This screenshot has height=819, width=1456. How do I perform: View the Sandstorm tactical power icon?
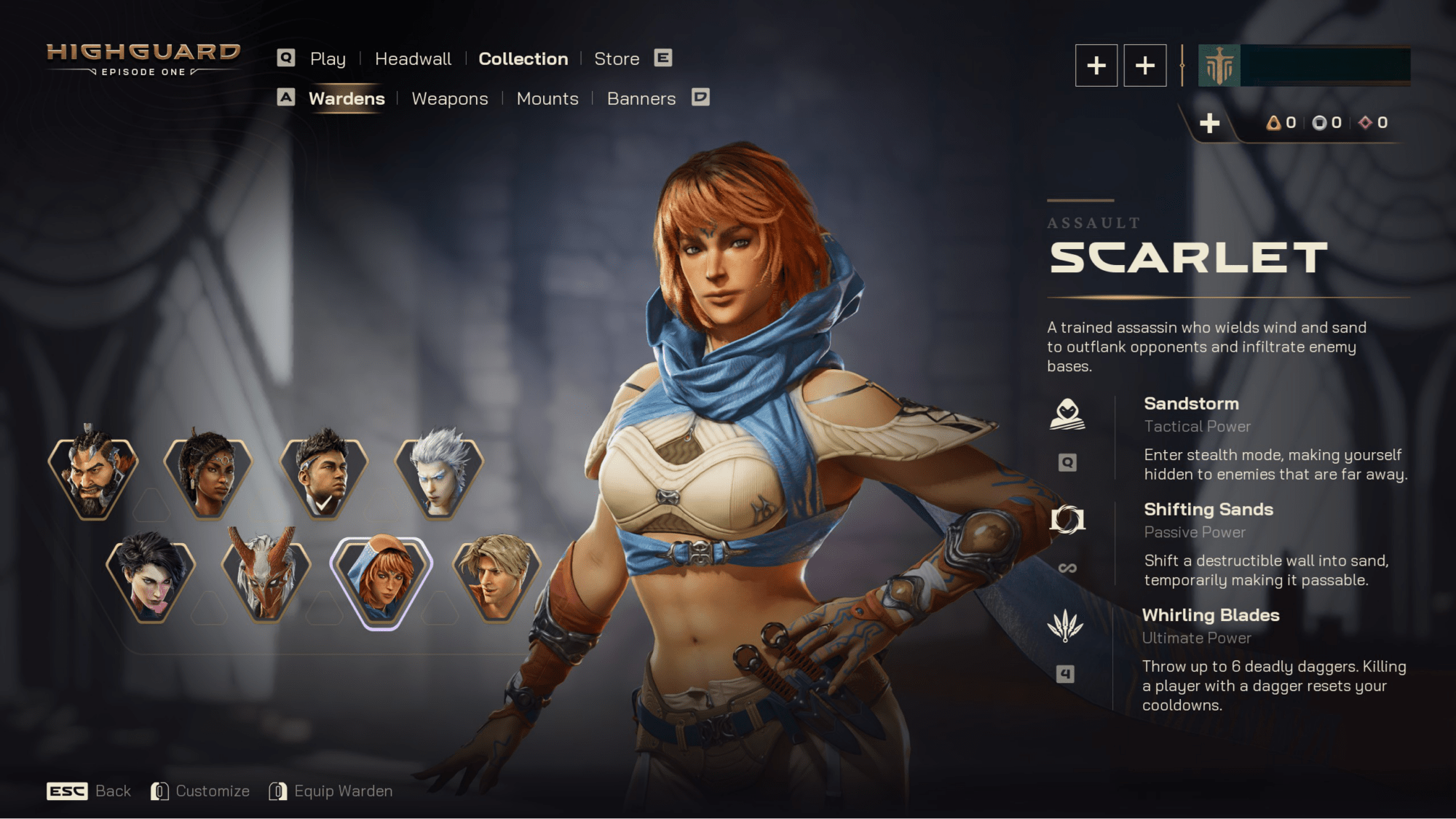tap(1067, 414)
